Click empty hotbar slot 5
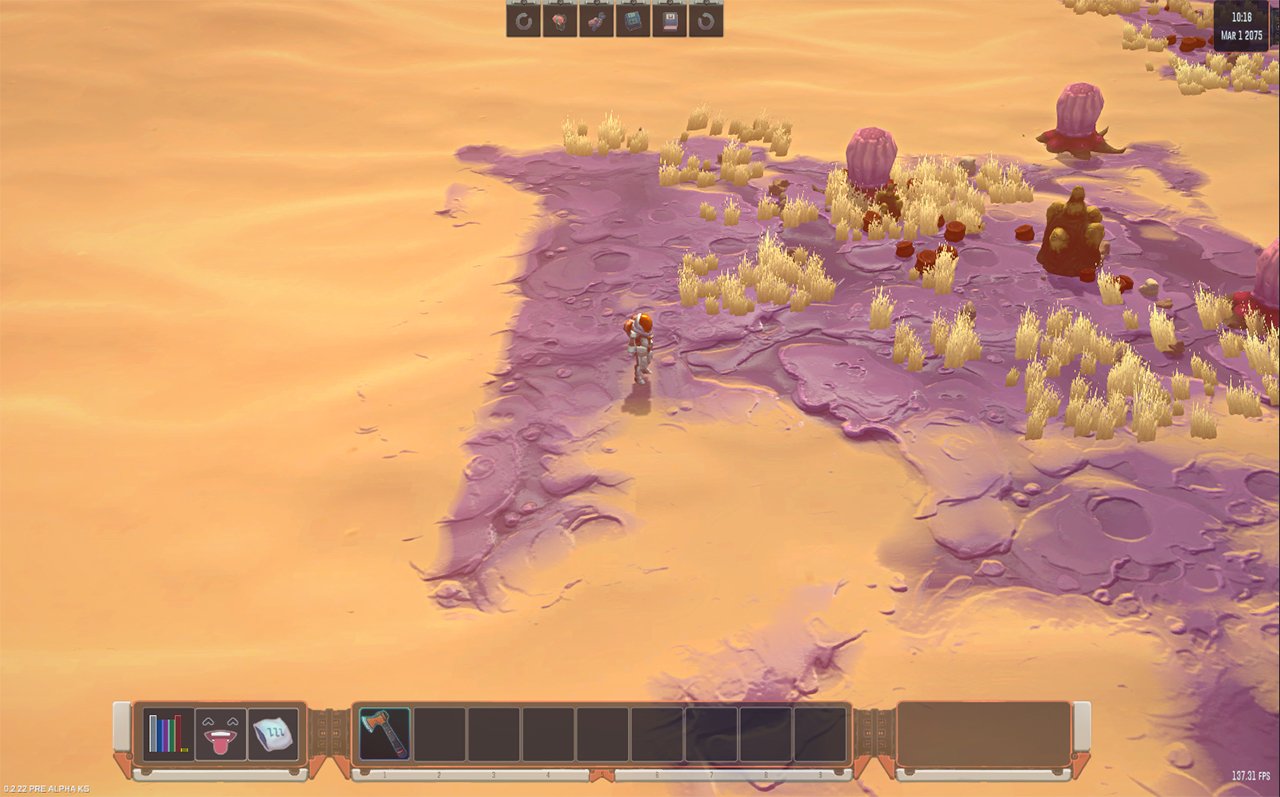 (x=601, y=735)
